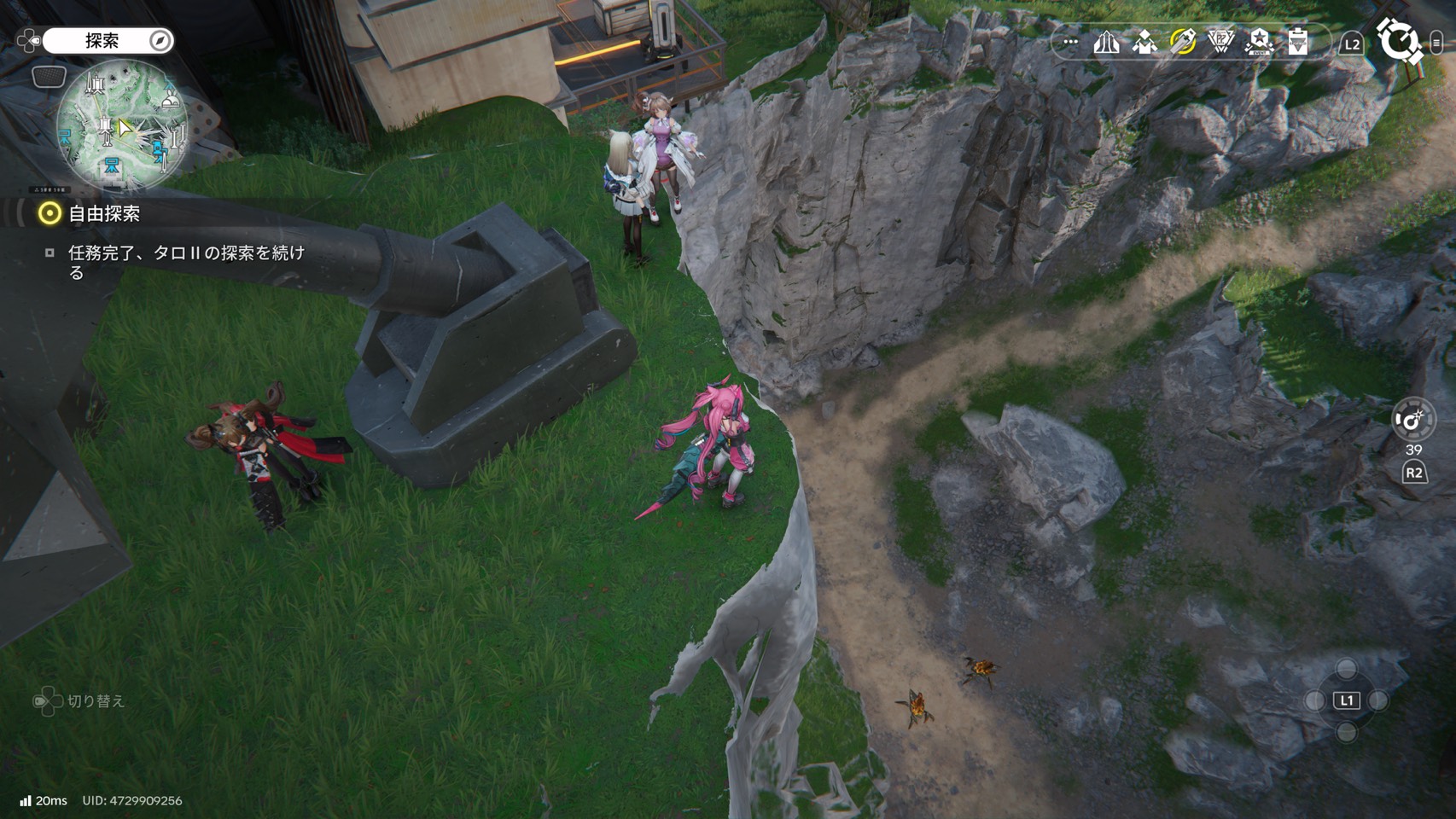
Task: Expand the three-dots more menu
Action: [1070, 42]
